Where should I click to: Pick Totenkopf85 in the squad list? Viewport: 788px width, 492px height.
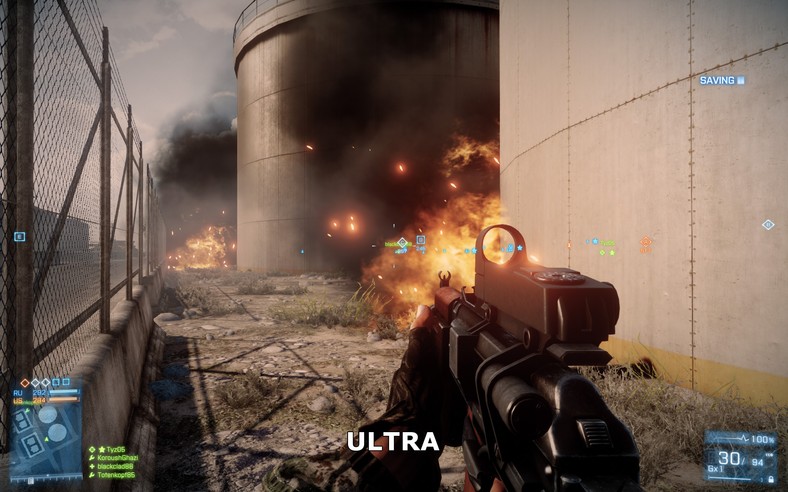point(116,476)
